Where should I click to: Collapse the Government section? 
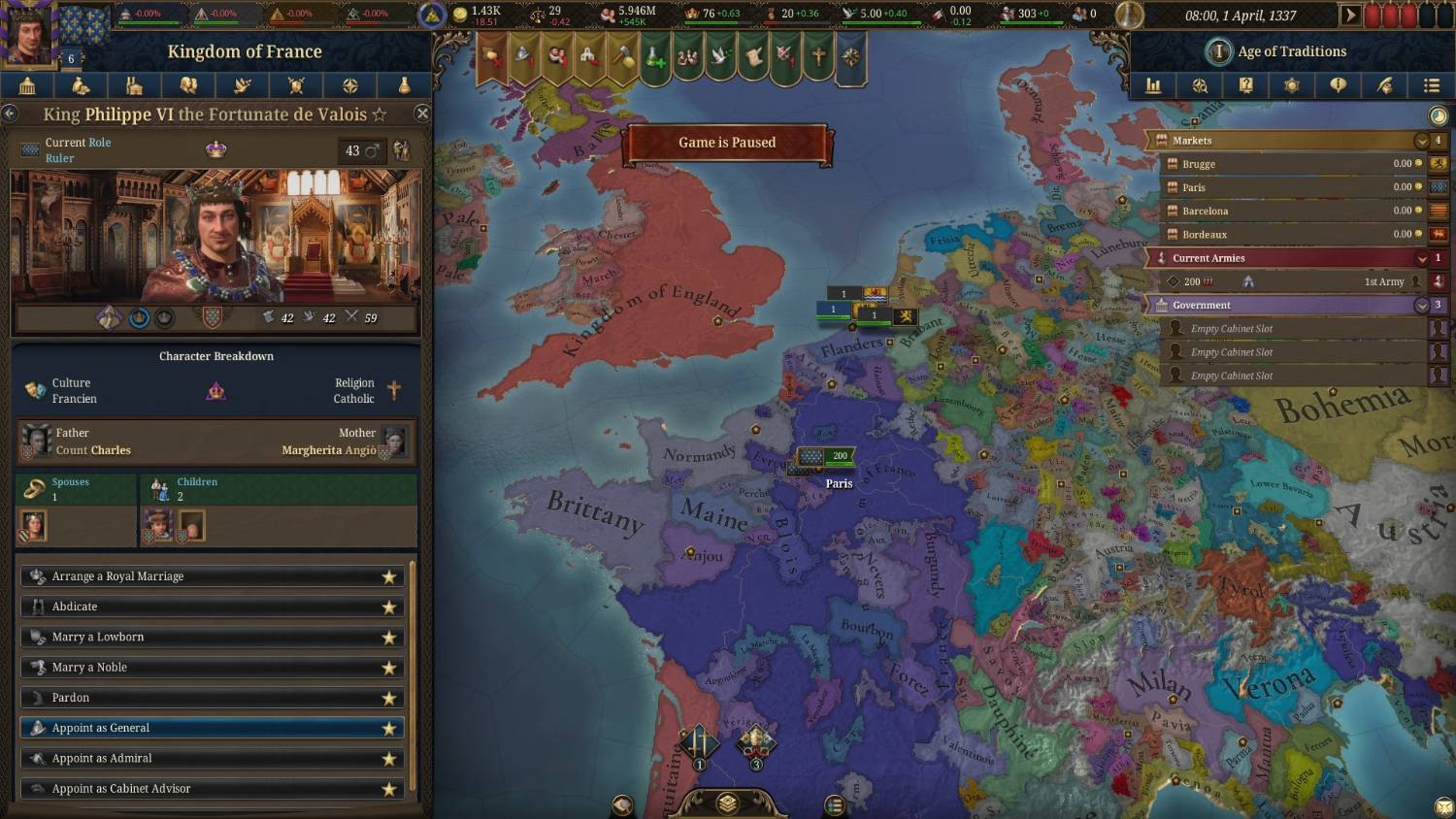point(1421,305)
